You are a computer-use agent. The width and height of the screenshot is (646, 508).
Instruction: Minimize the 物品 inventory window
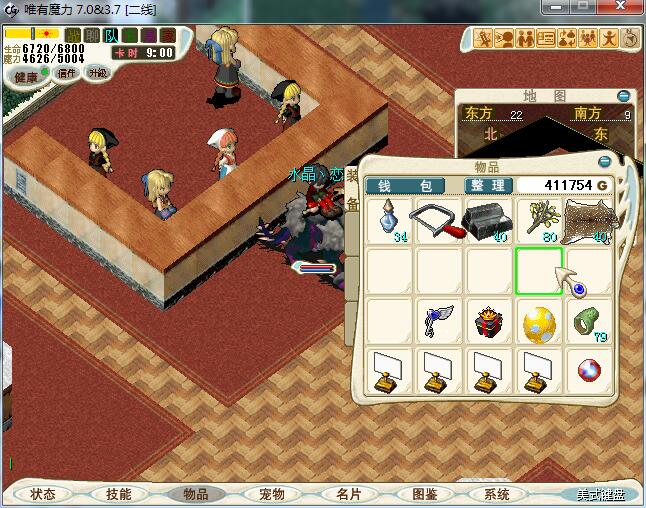pos(604,161)
